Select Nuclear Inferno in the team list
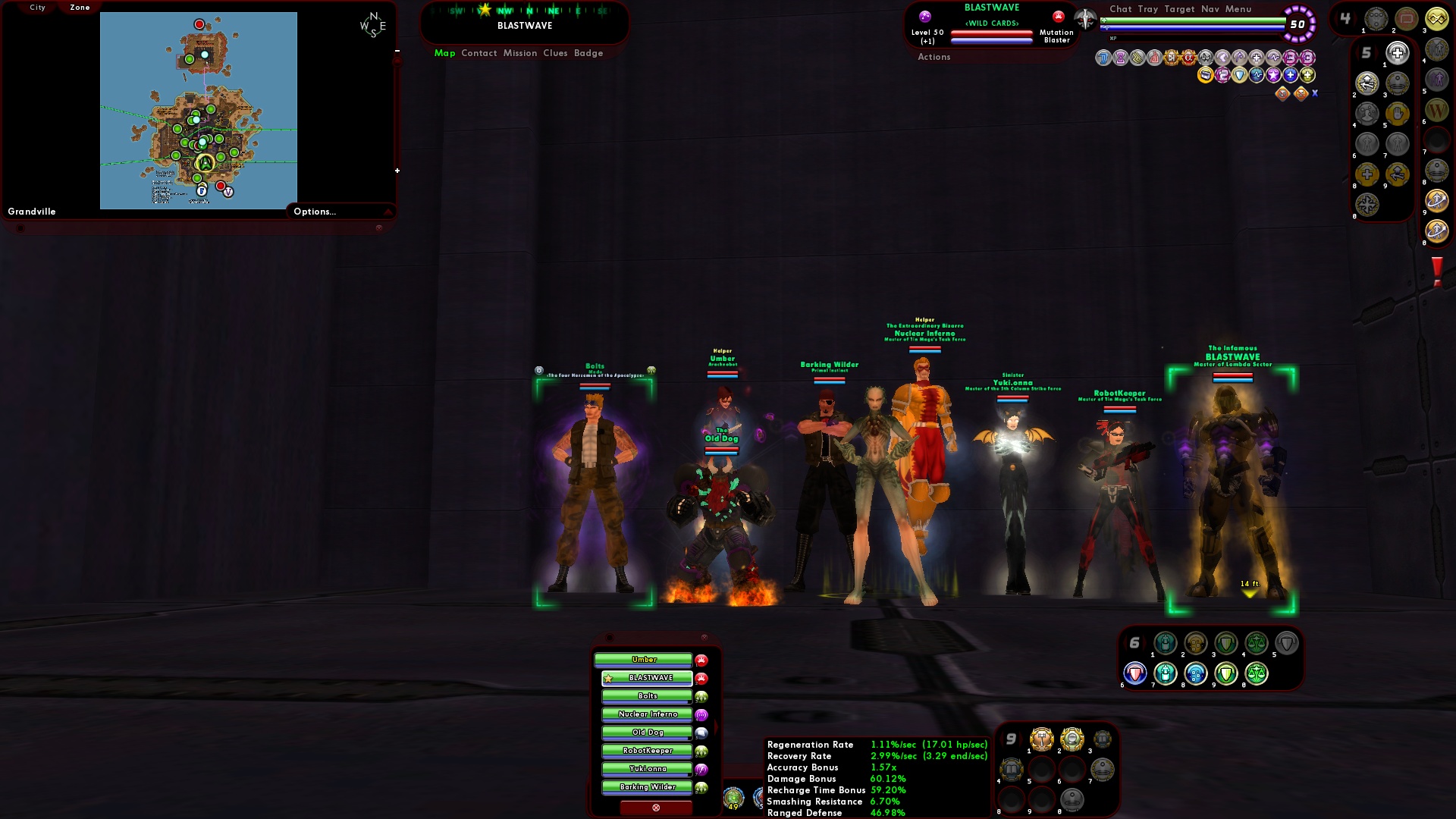The width and height of the screenshot is (1456, 819). 647,714
